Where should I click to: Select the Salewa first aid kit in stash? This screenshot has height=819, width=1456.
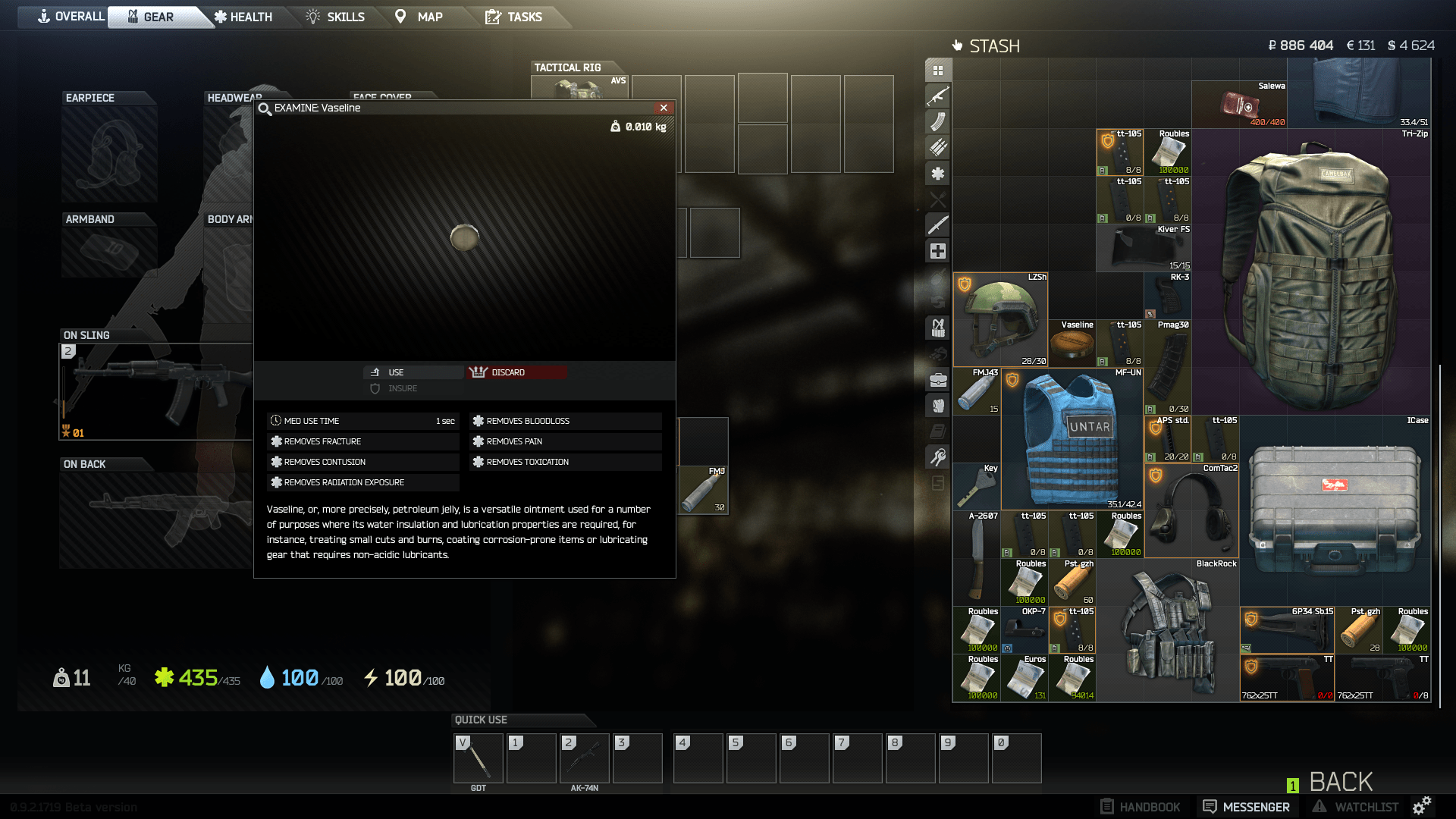1239,105
